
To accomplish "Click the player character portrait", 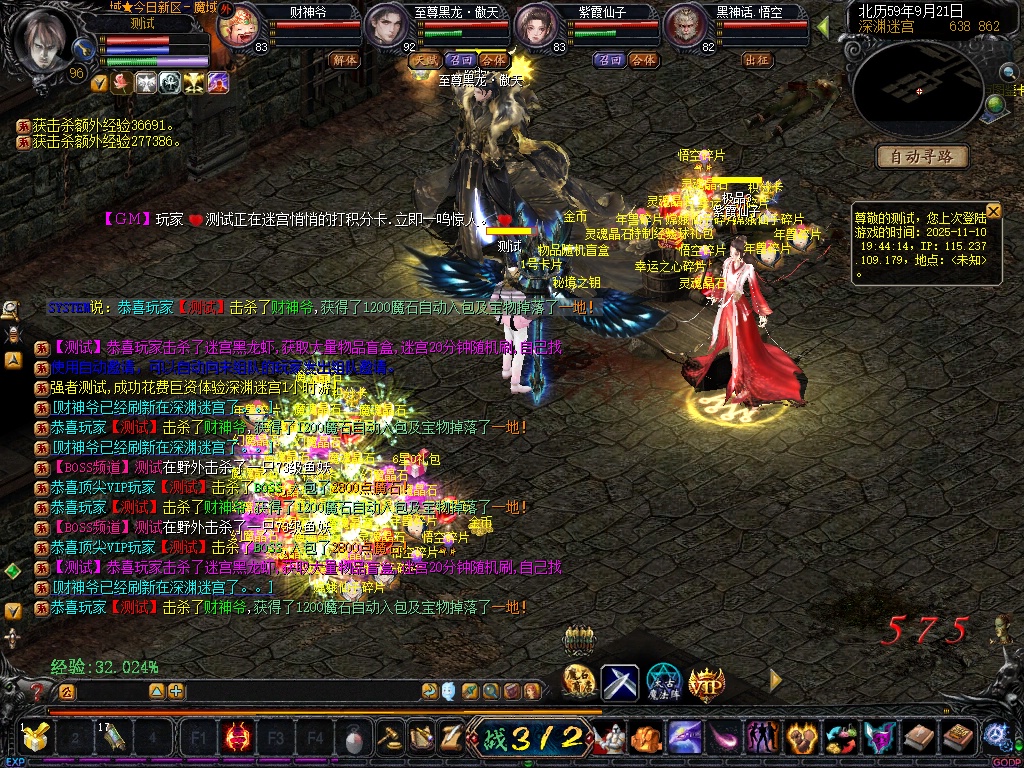I will [x=43, y=40].
